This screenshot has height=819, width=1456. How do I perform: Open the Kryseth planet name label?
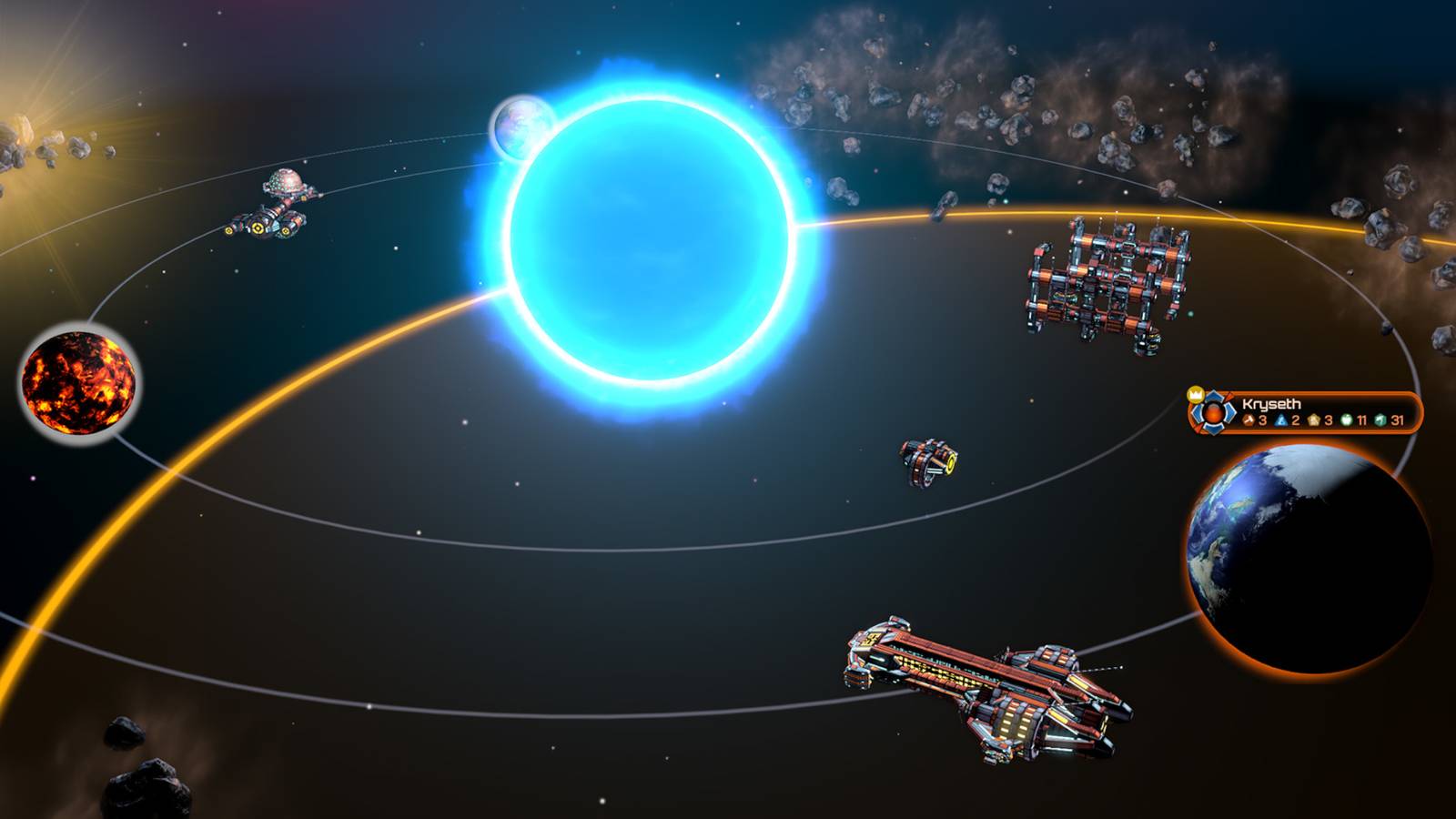click(1272, 403)
